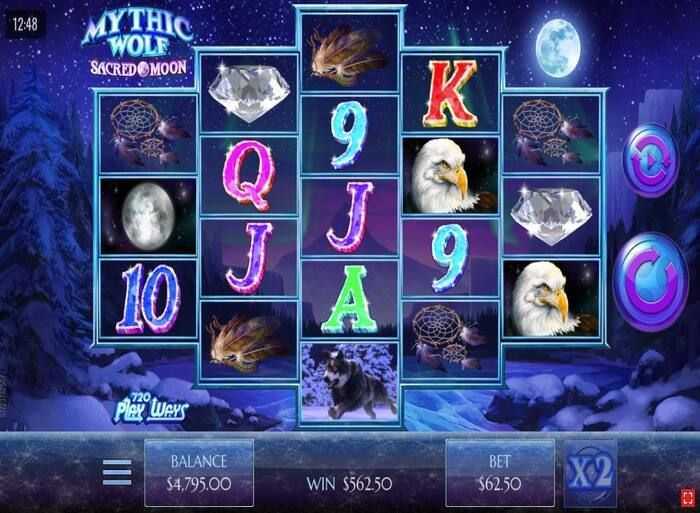Image resolution: width=700 pixels, height=513 pixels.
Task: Open the hamburger menu
Action: pyautogui.click(x=117, y=473)
